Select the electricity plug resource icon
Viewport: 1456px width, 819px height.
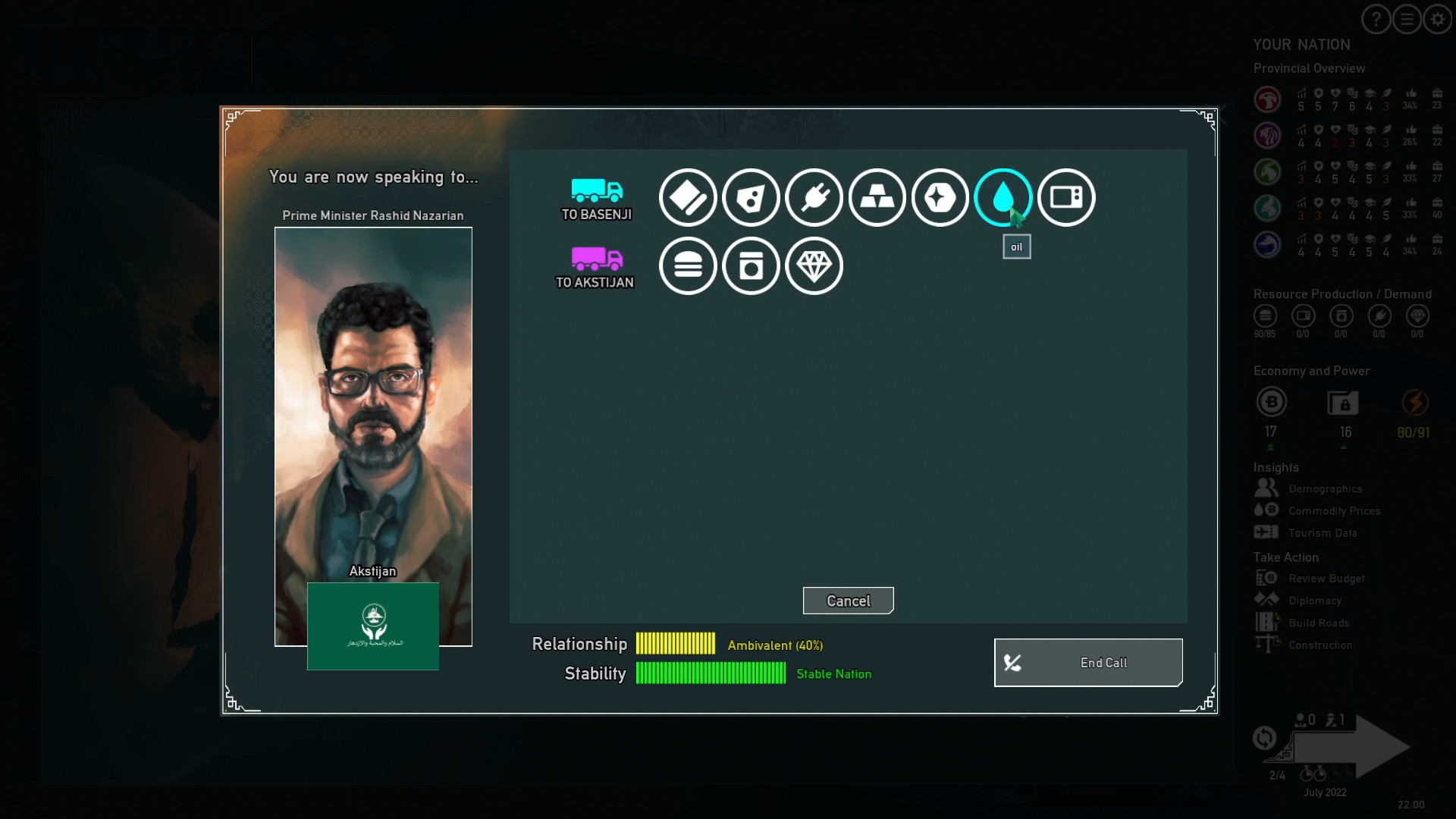814,197
